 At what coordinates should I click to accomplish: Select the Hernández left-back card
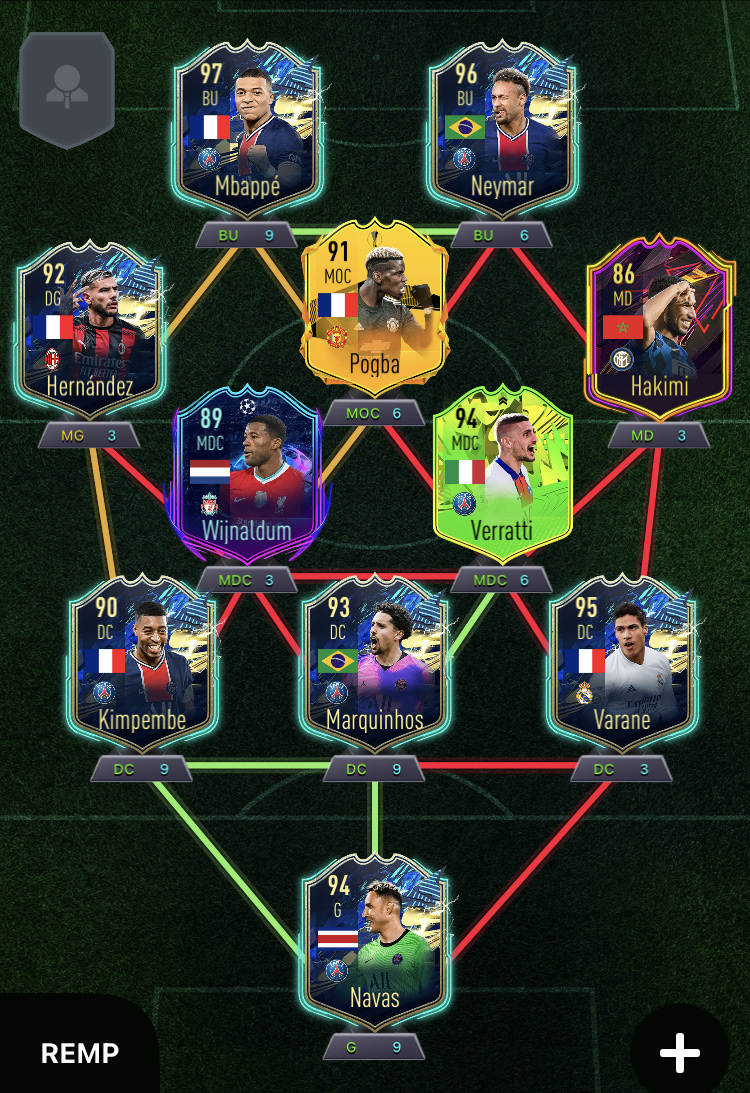coord(89,332)
